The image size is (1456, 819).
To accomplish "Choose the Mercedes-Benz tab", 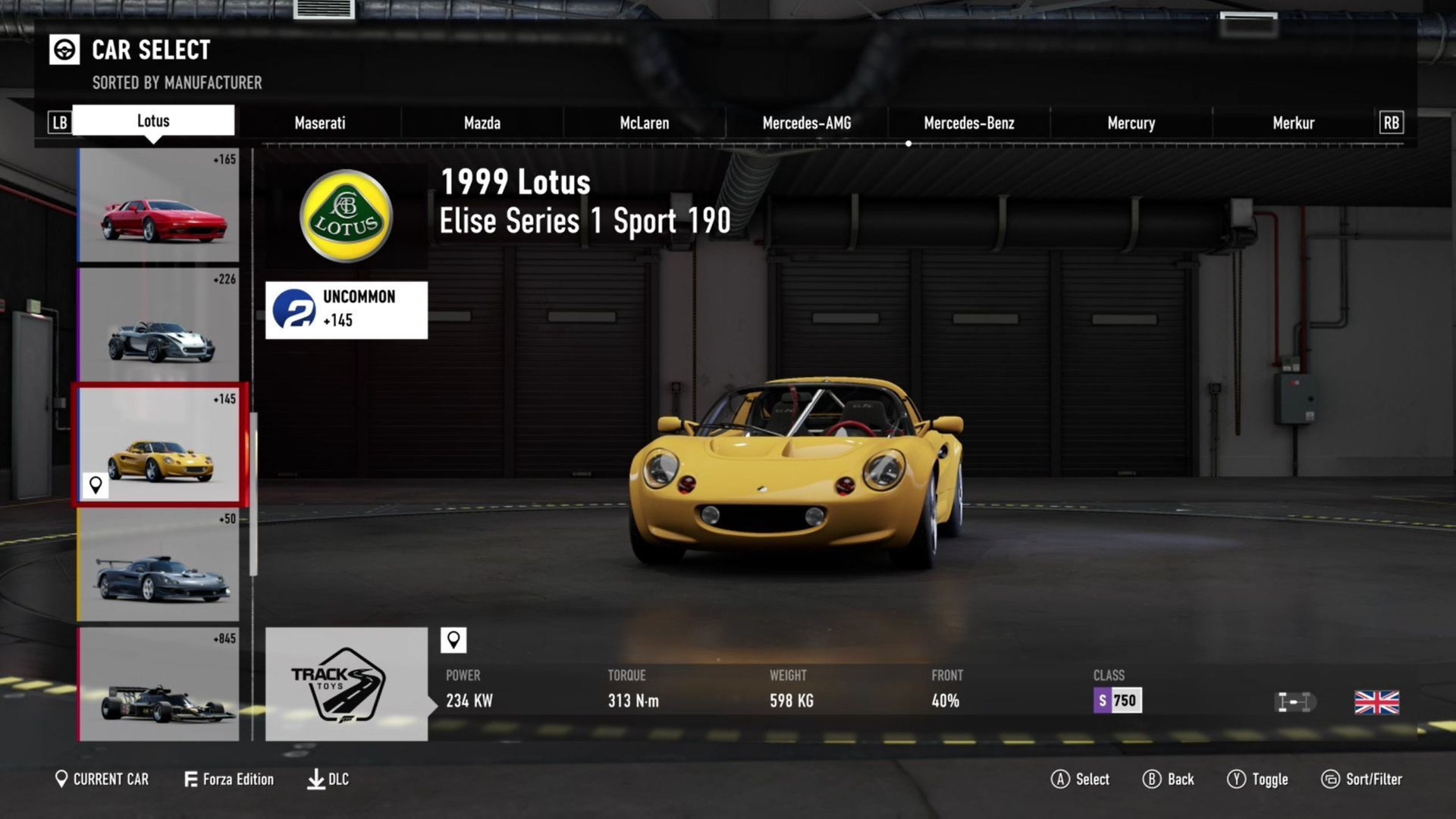I will pos(968,123).
